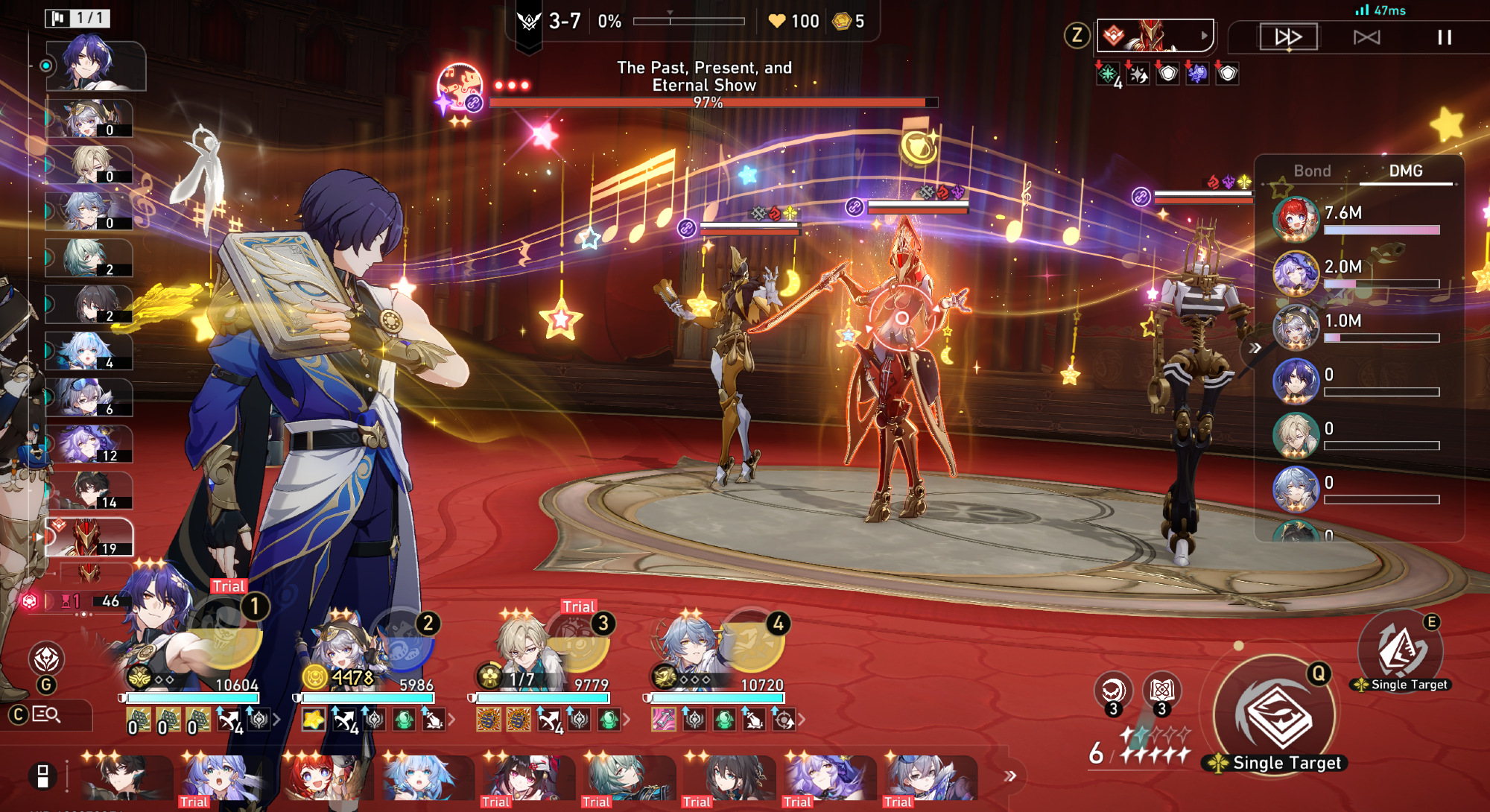Screen dimensions: 1490x812
Task: View the top damage dealer with 7.6M
Action: pyautogui.click(x=1296, y=220)
